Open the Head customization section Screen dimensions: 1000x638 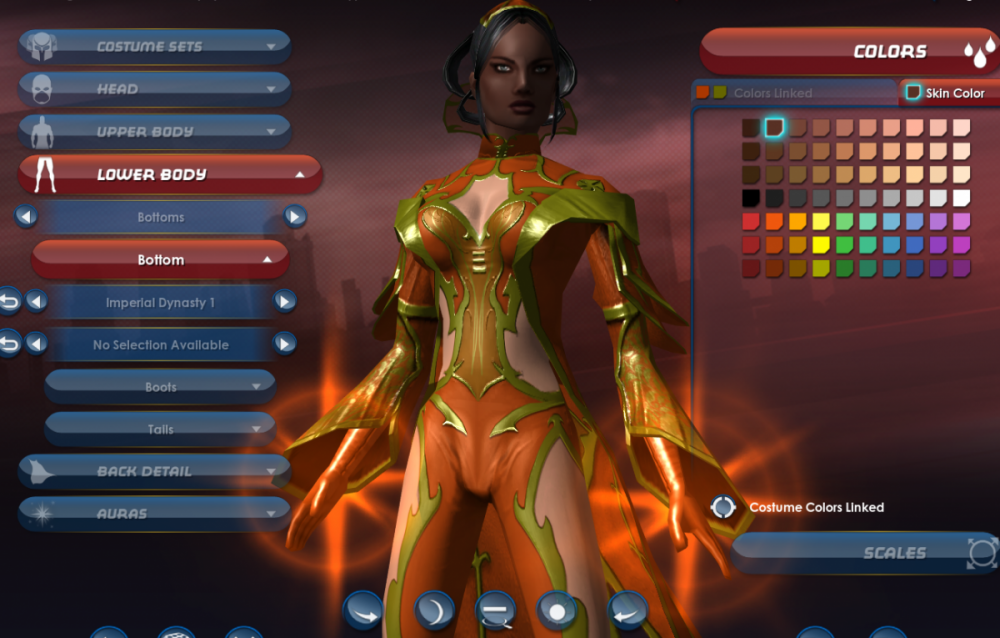[x=155, y=89]
